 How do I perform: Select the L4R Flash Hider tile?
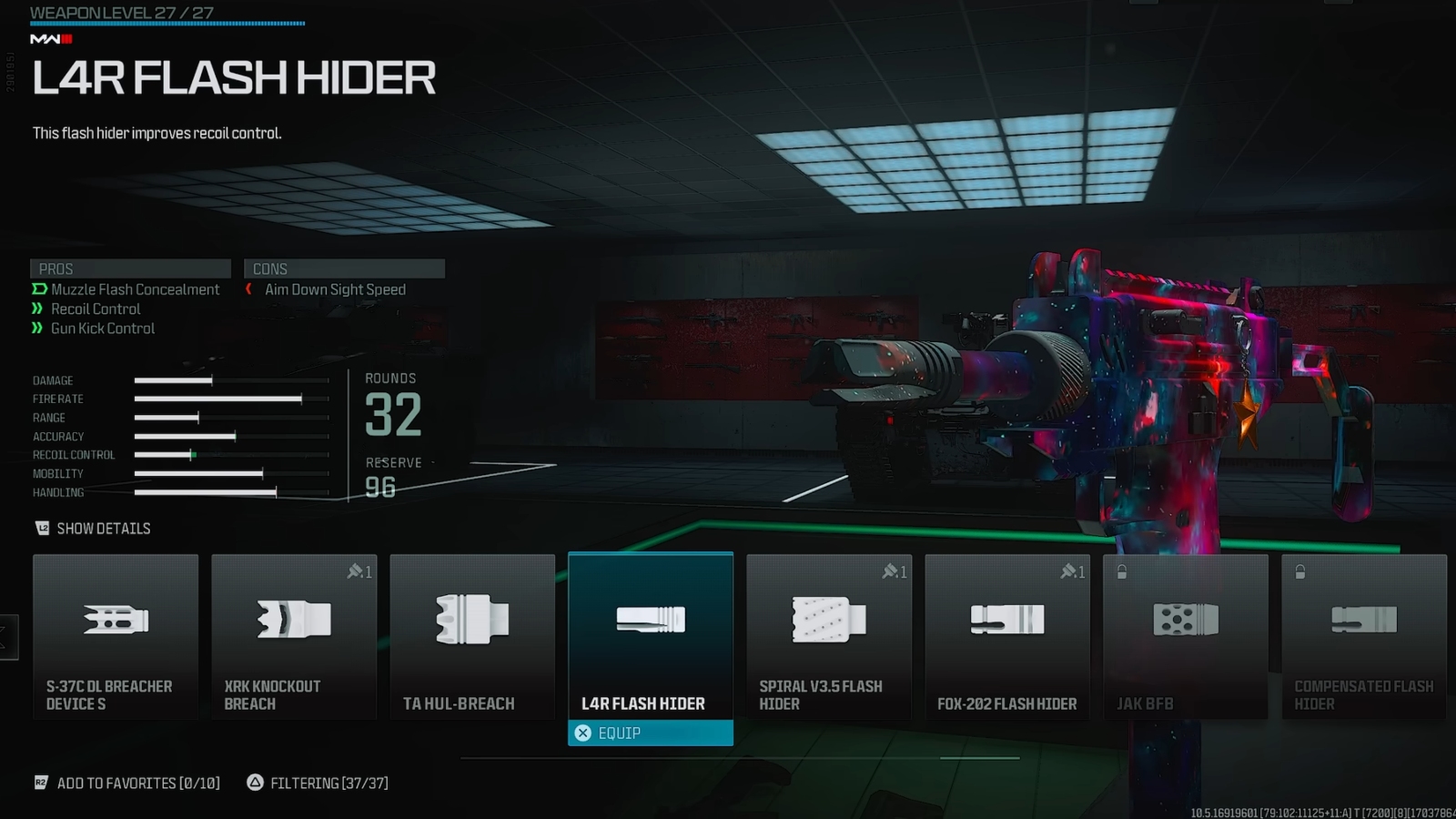[x=651, y=634]
